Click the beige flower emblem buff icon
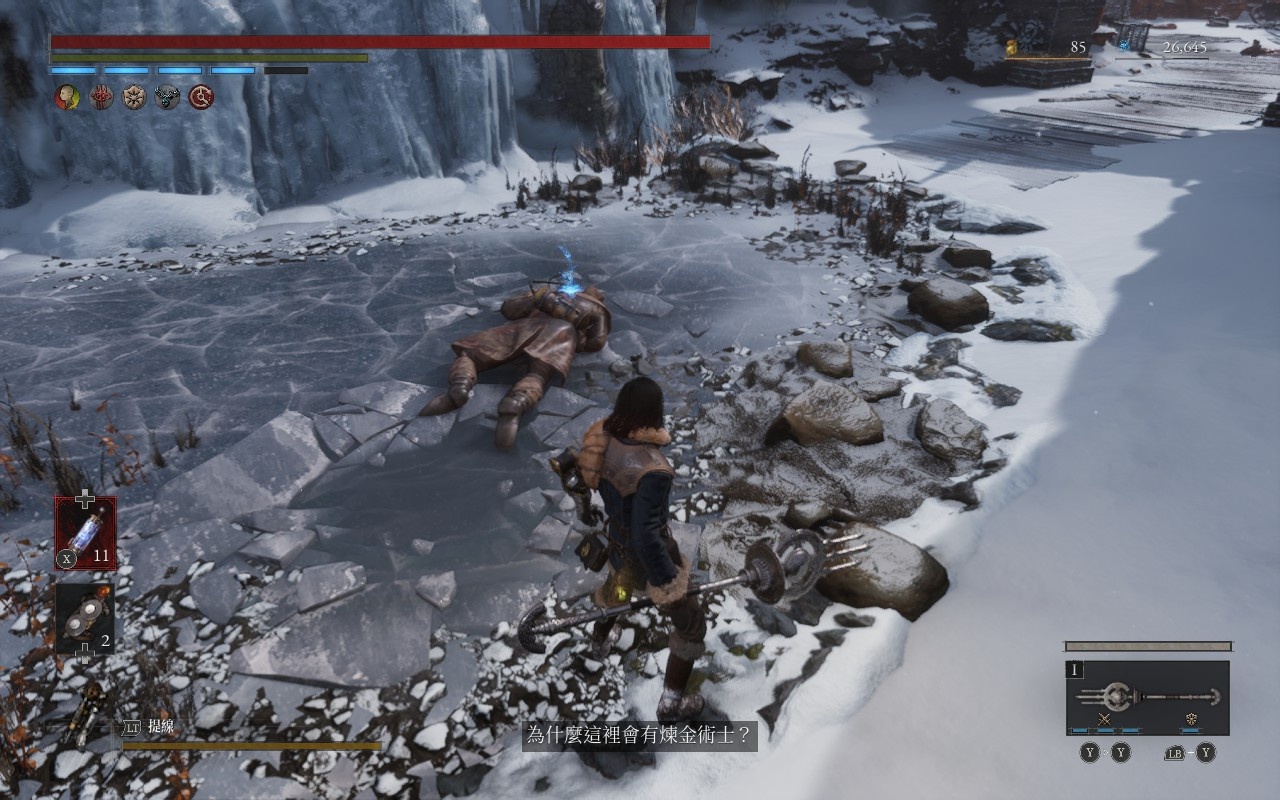 (134, 97)
